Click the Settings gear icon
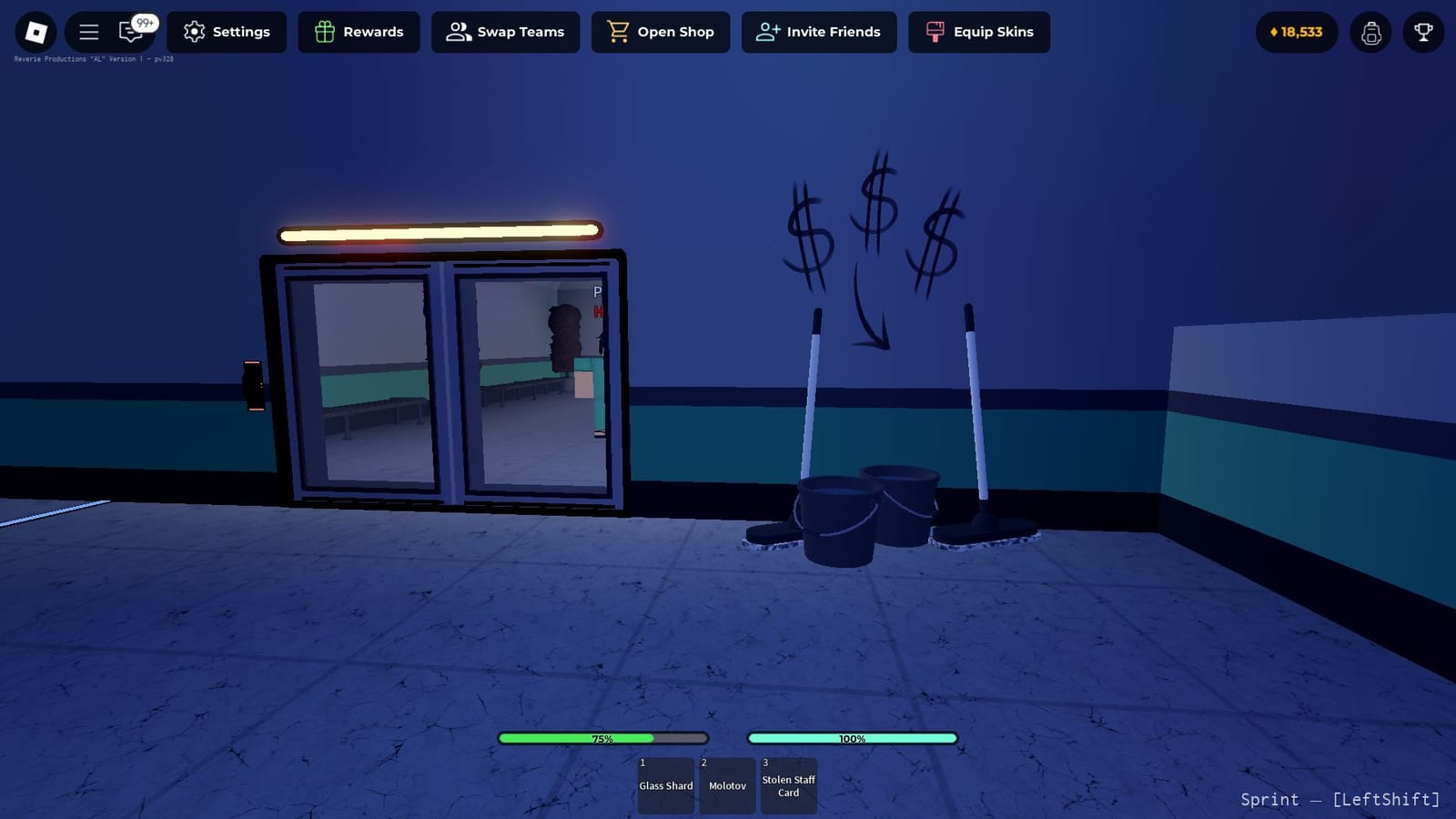The width and height of the screenshot is (1456, 819). click(193, 32)
